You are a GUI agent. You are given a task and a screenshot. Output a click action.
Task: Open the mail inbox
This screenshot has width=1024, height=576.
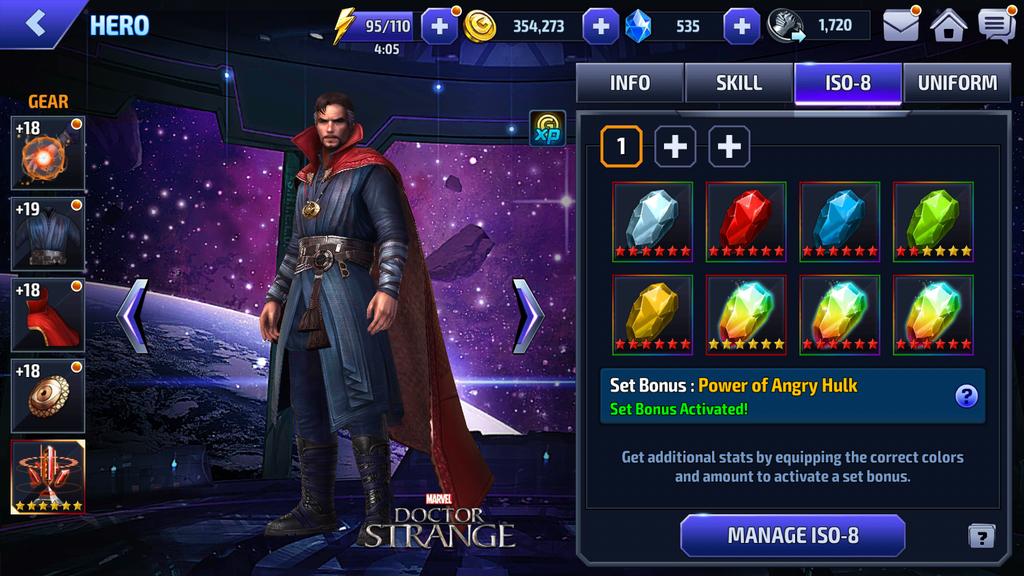click(x=900, y=26)
